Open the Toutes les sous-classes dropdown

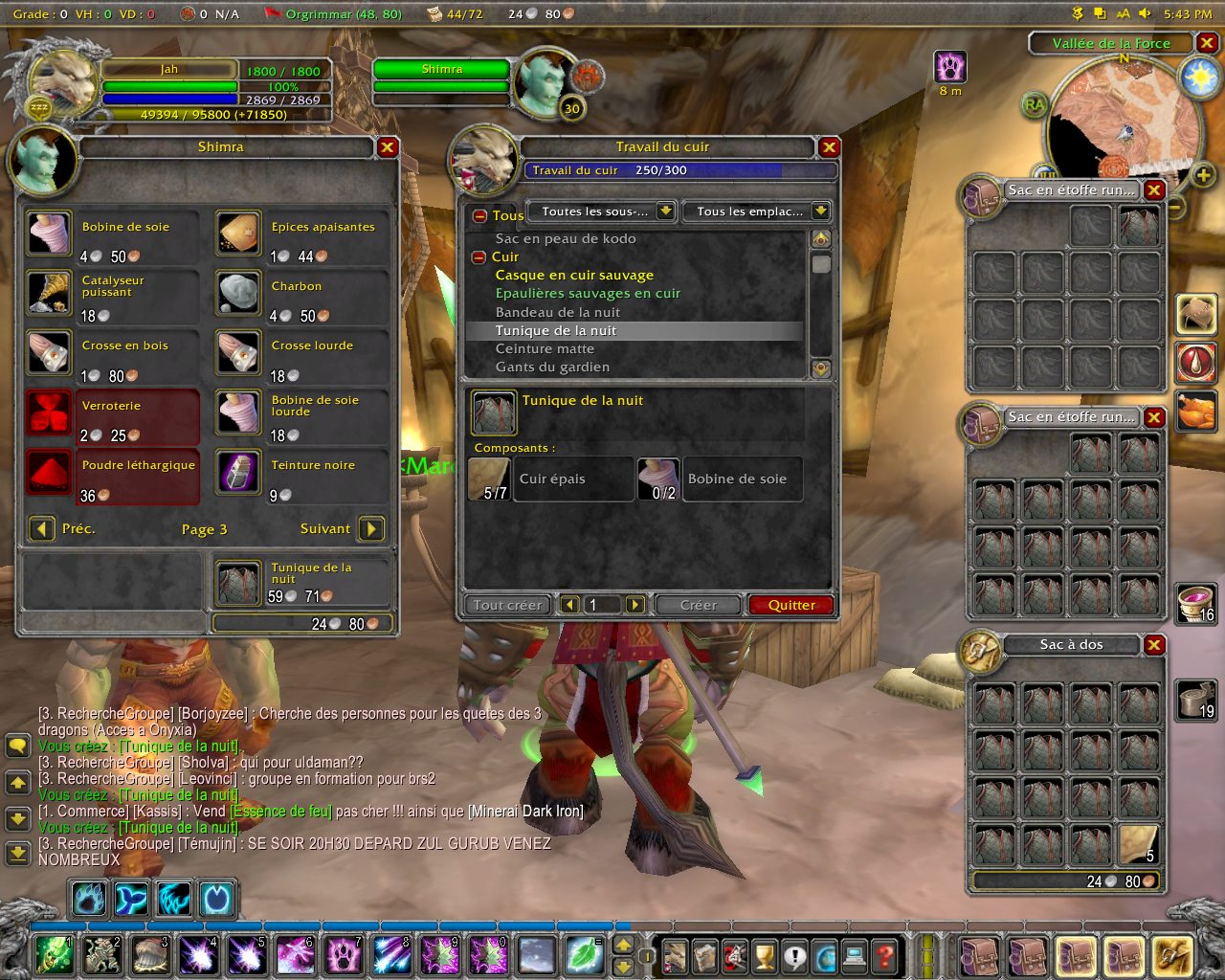(666, 212)
